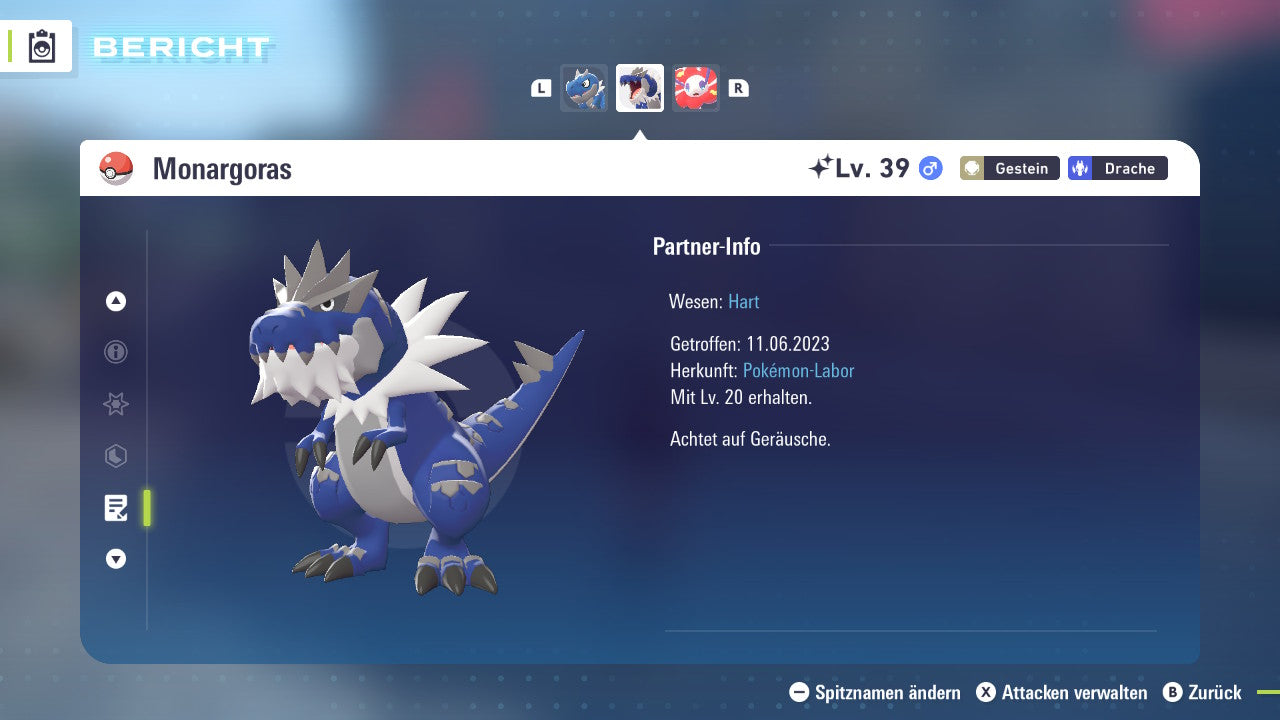
Task: Select the notes memo page tab
Action: [x=116, y=508]
